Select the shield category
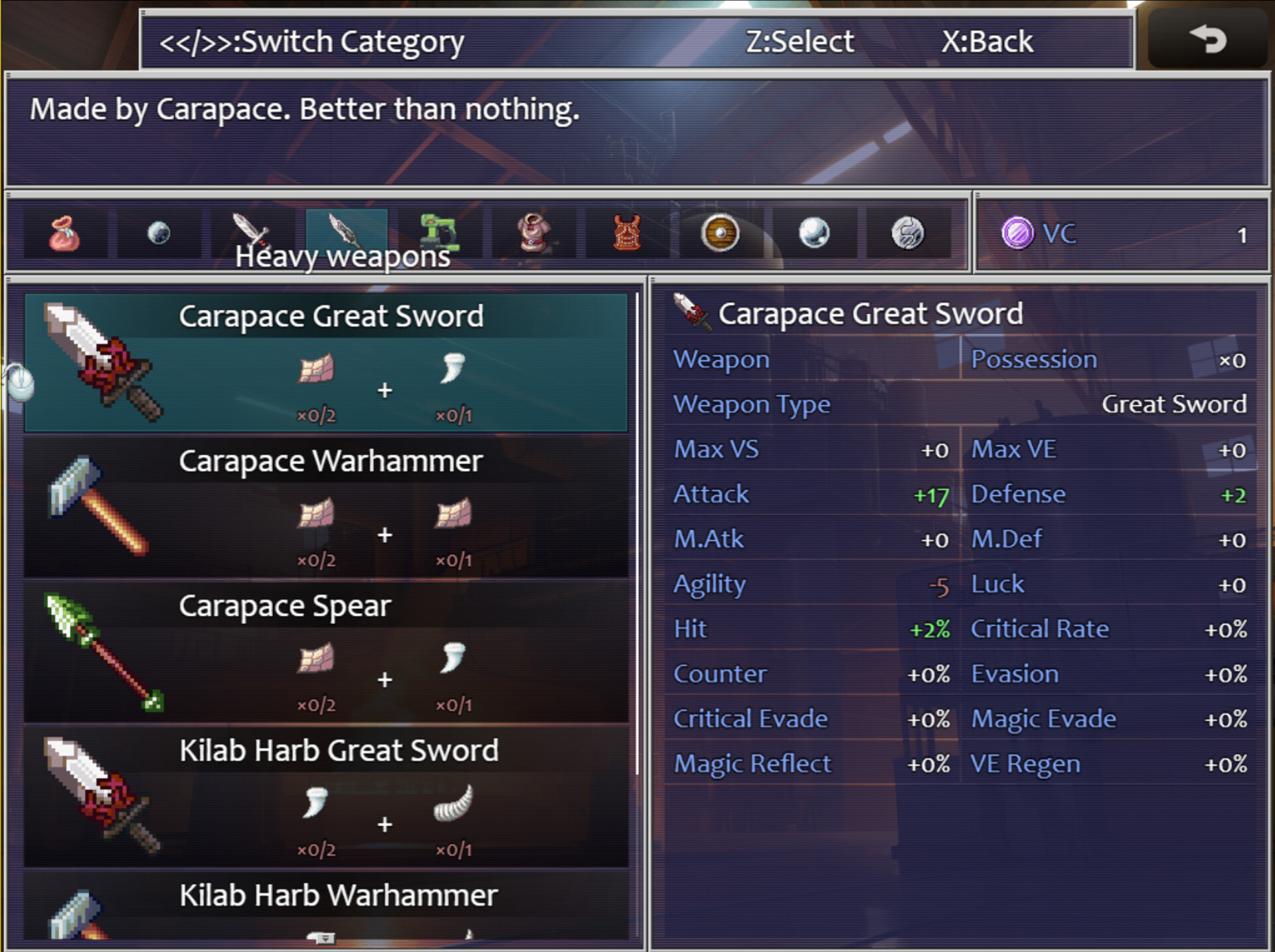Viewport: 1275px width, 952px height. click(x=721, y=232)
